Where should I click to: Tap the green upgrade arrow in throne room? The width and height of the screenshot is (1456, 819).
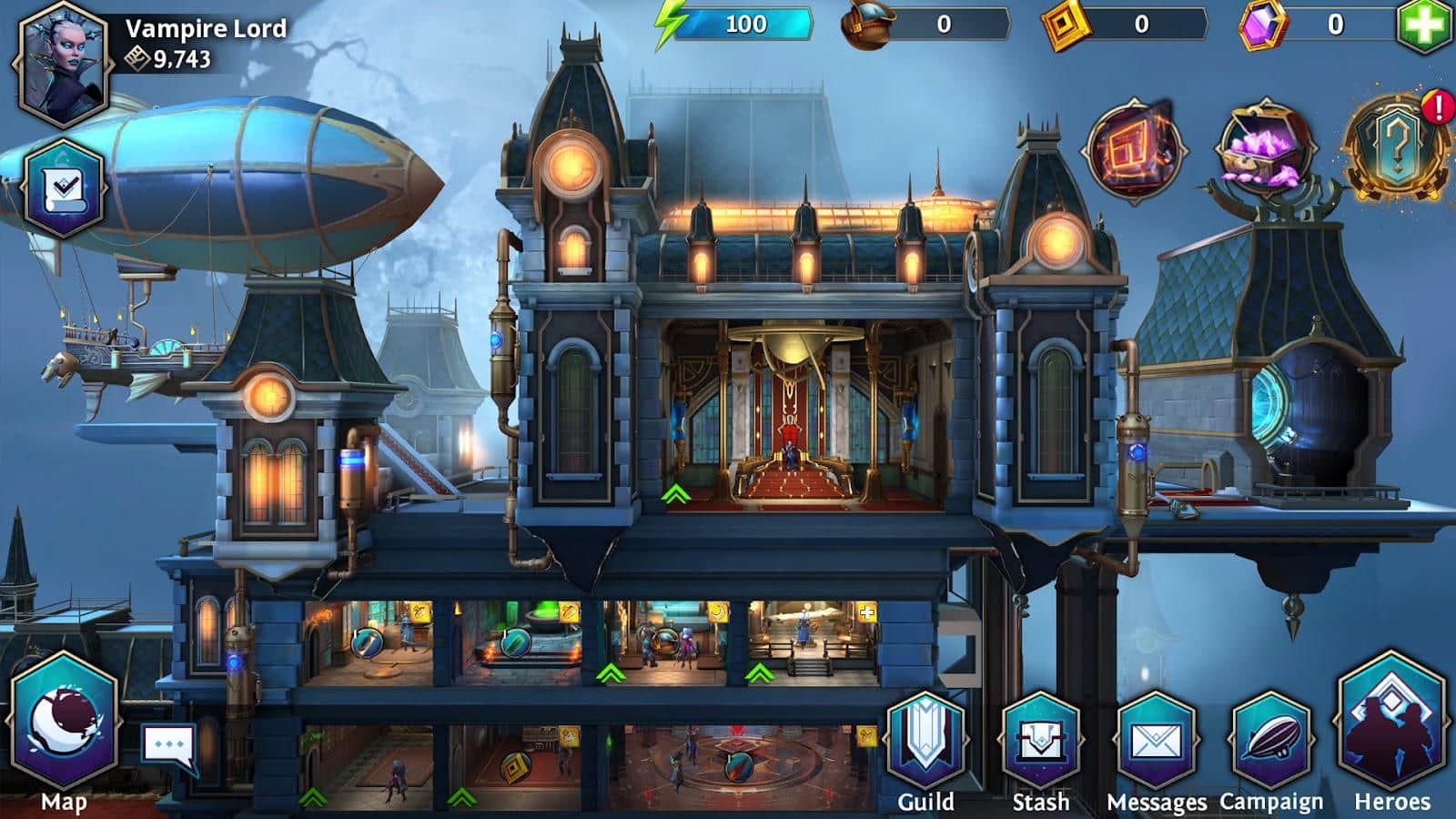click(675, 494)
